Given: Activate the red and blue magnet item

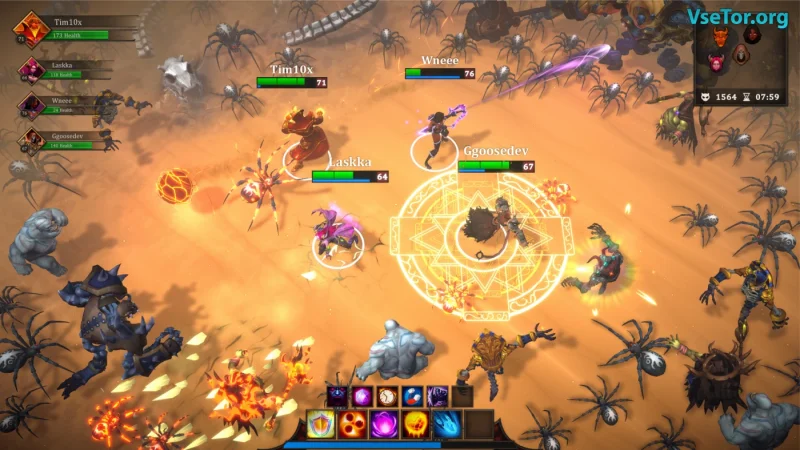Looking at the screenshot, I should point(412,396).
